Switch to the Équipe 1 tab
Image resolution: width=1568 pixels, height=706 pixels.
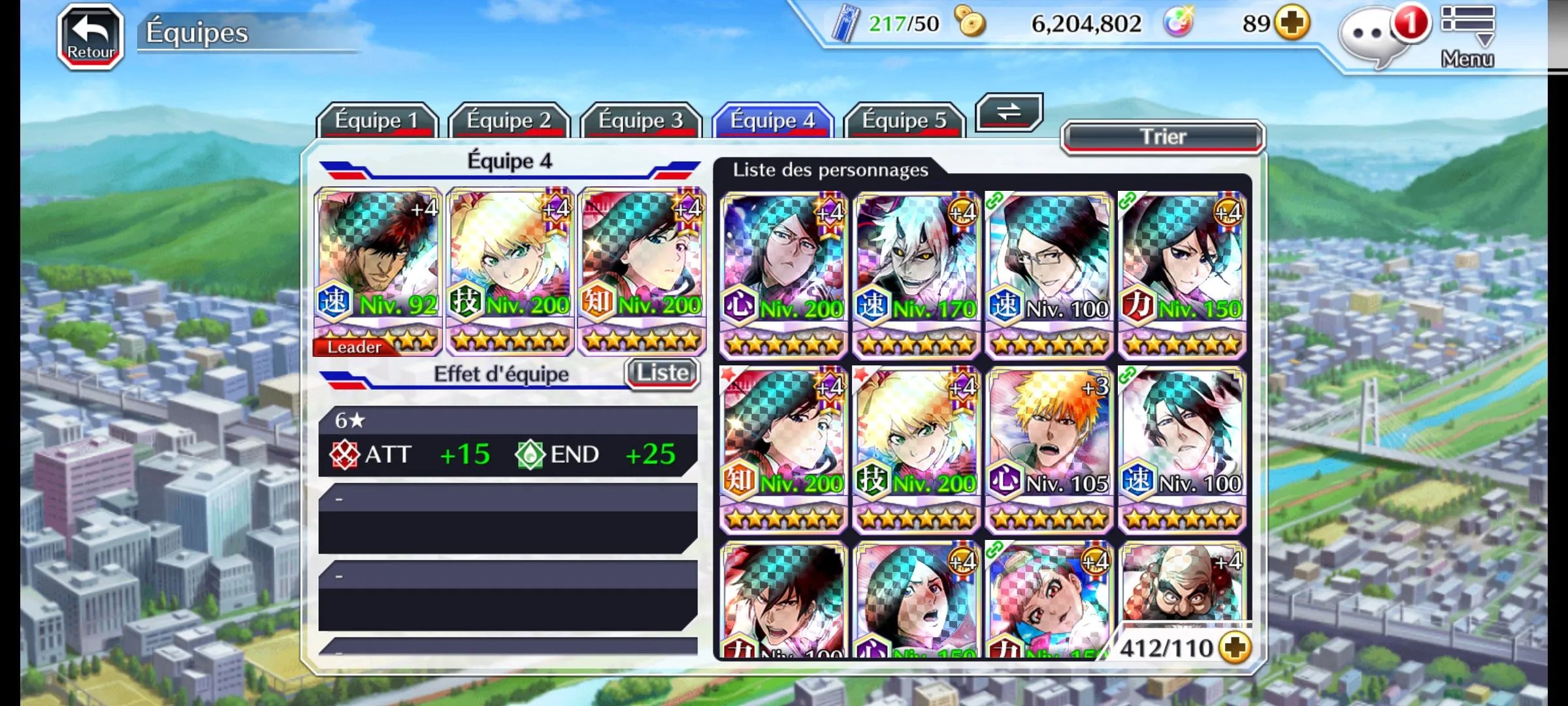[x=376, y=120]
